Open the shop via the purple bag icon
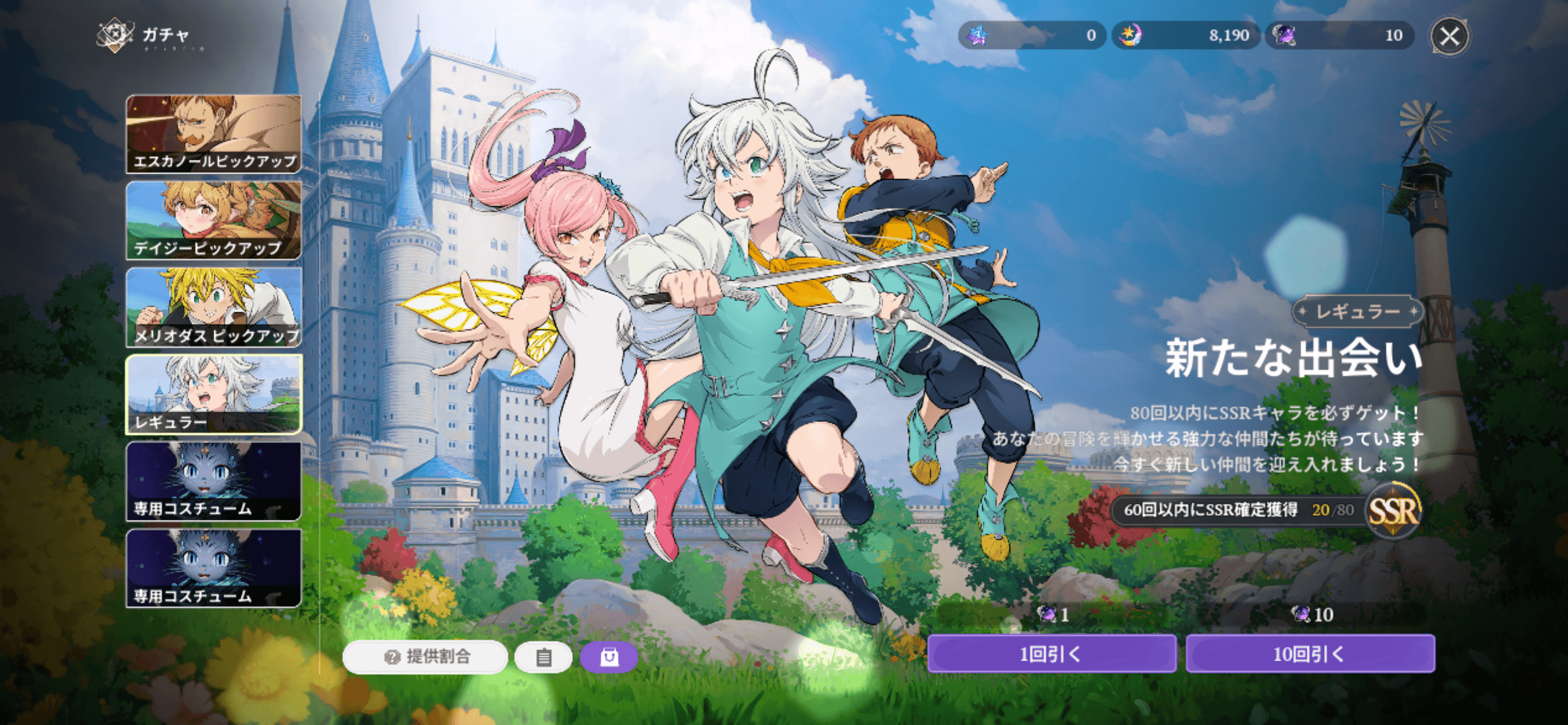This screenshot has width=1568, height=725. coord(609,659)
